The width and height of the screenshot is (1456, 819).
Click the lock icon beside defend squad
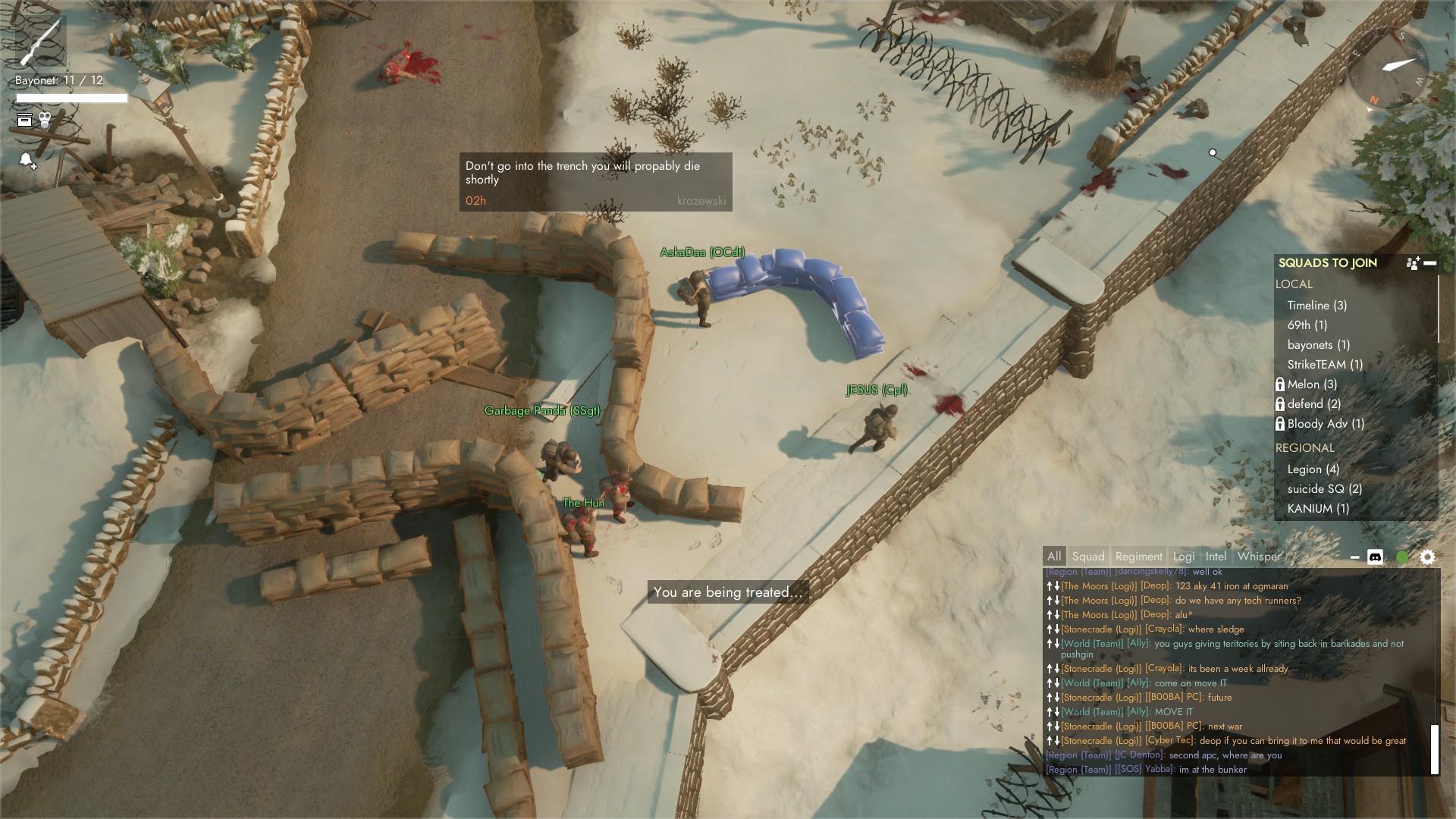point(1282,404)
